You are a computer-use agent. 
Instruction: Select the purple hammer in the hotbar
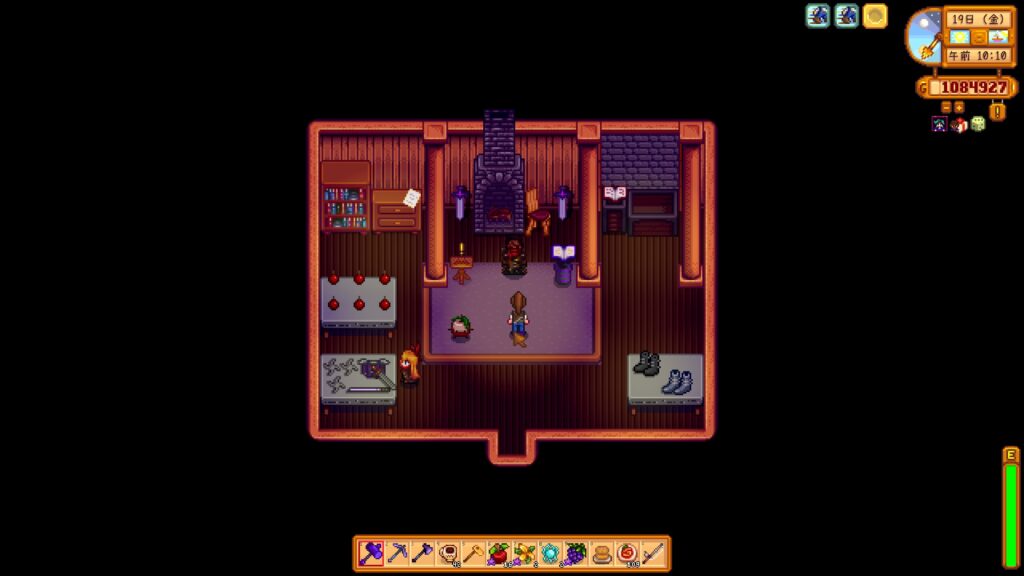370,553
